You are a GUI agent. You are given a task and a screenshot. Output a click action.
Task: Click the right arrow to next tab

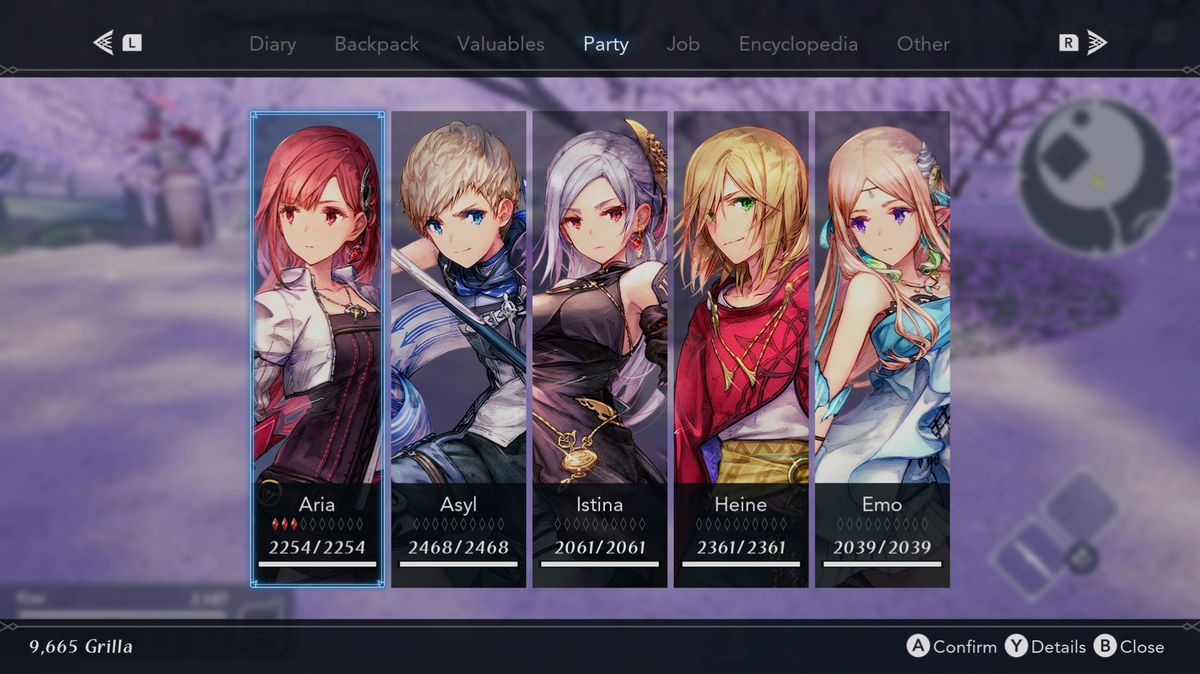pyautogui.click(x=1096, y=43)
